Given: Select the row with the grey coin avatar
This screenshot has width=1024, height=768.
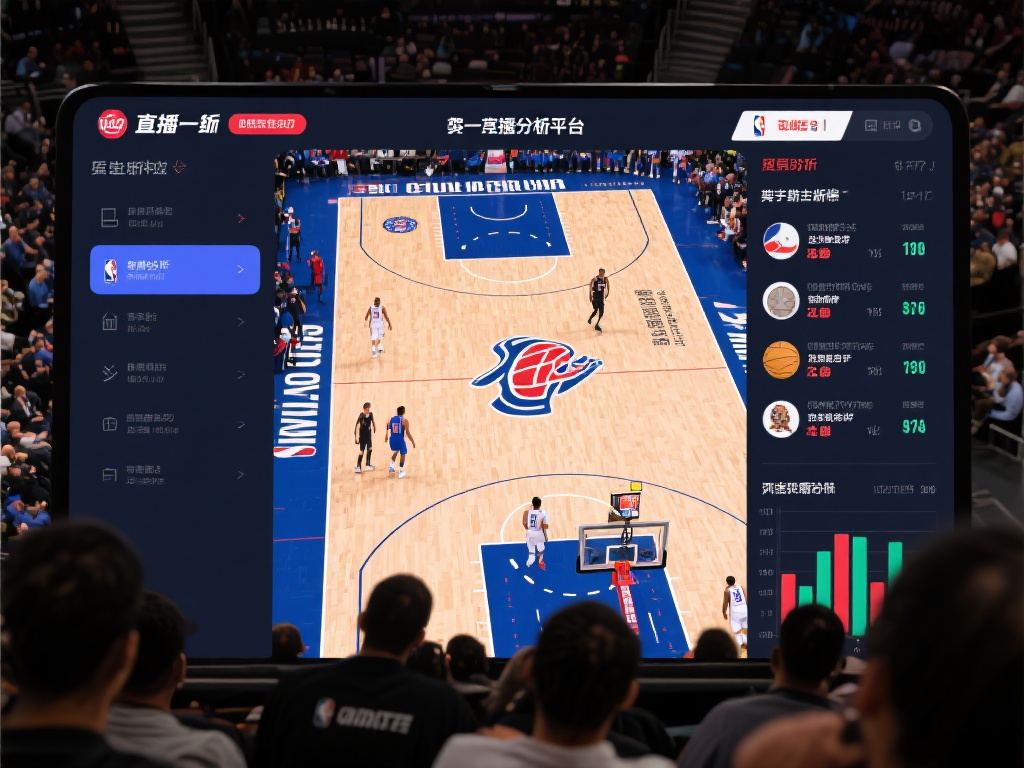Looking at the screenshot, I should [x=845, y=301].
